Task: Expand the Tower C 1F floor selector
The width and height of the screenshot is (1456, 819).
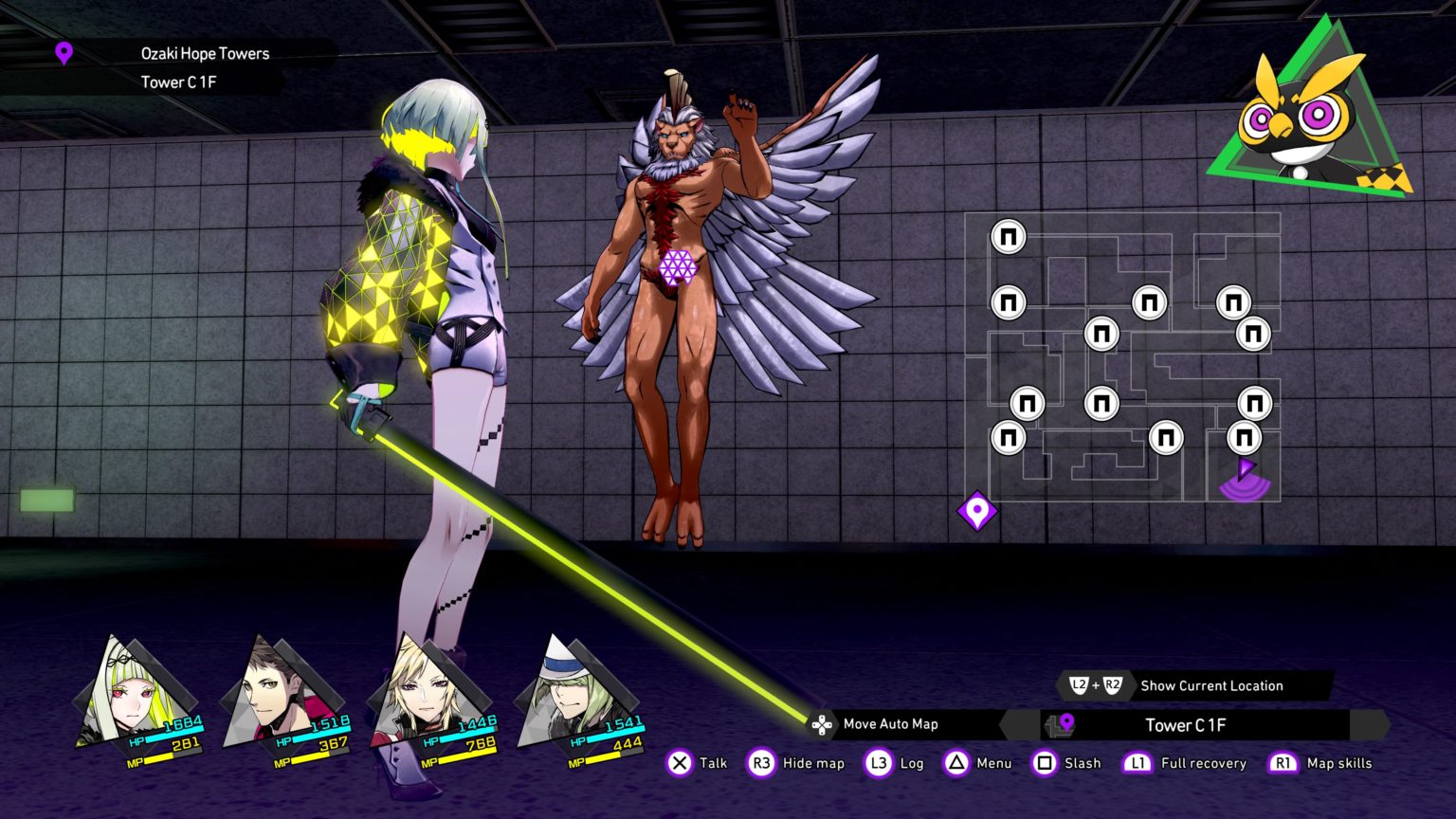Action: (x=1185, y=725)
